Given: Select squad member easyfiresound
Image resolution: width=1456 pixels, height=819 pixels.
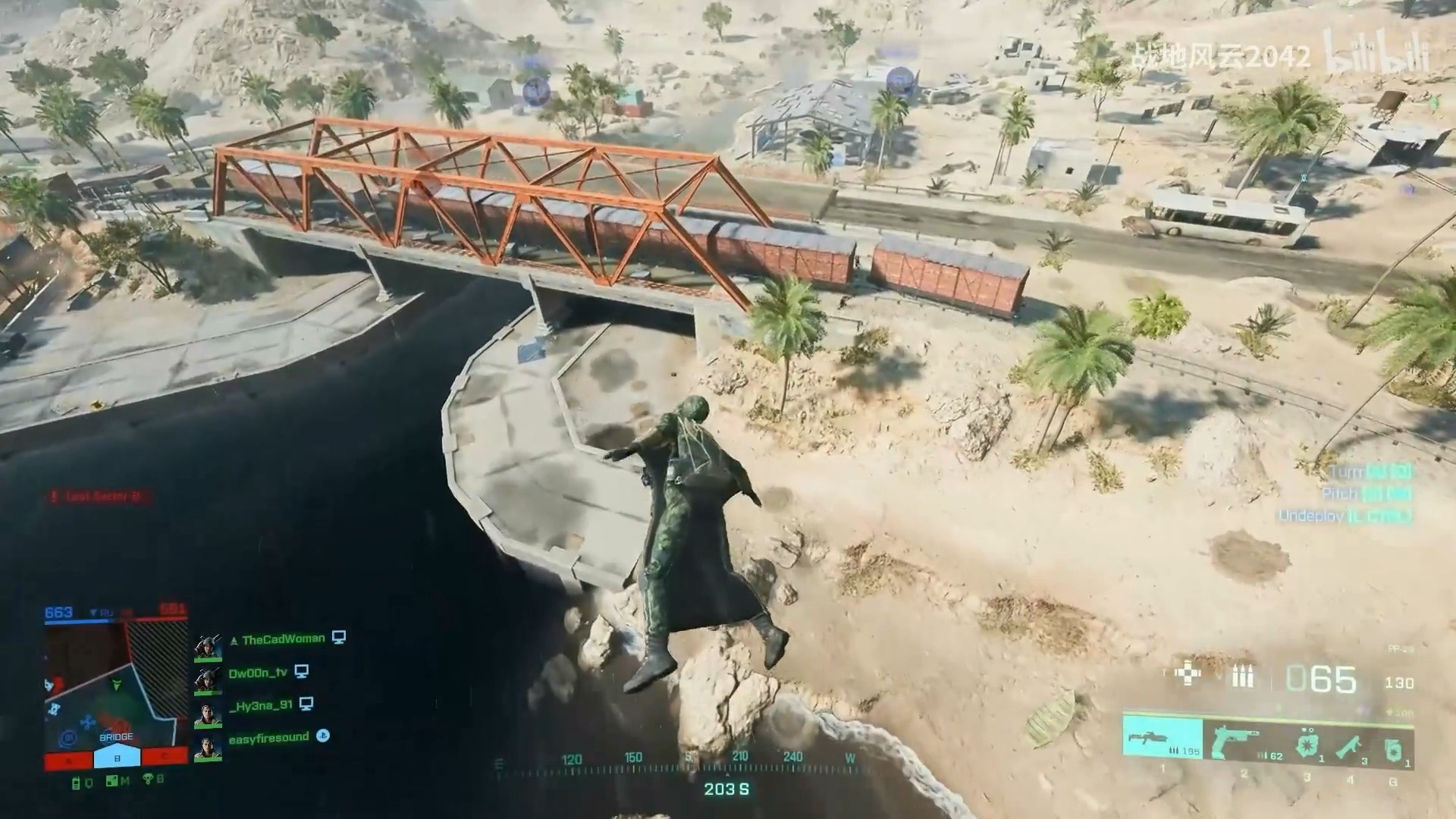Looking at the screenshot, I should [268, 737].
